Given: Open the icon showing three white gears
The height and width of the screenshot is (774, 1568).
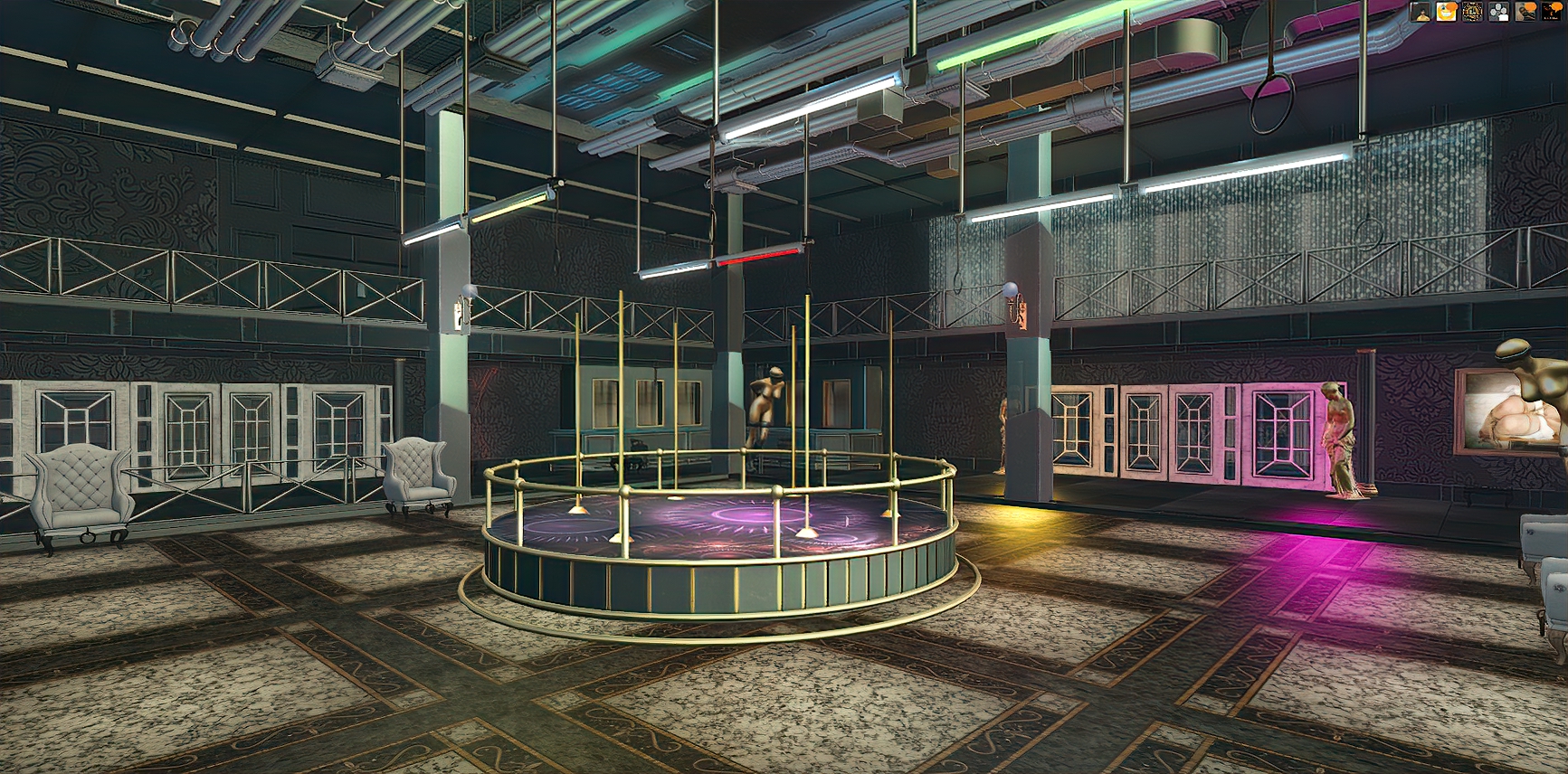Looking at the screenshot, I should (x=1499, y=12).
